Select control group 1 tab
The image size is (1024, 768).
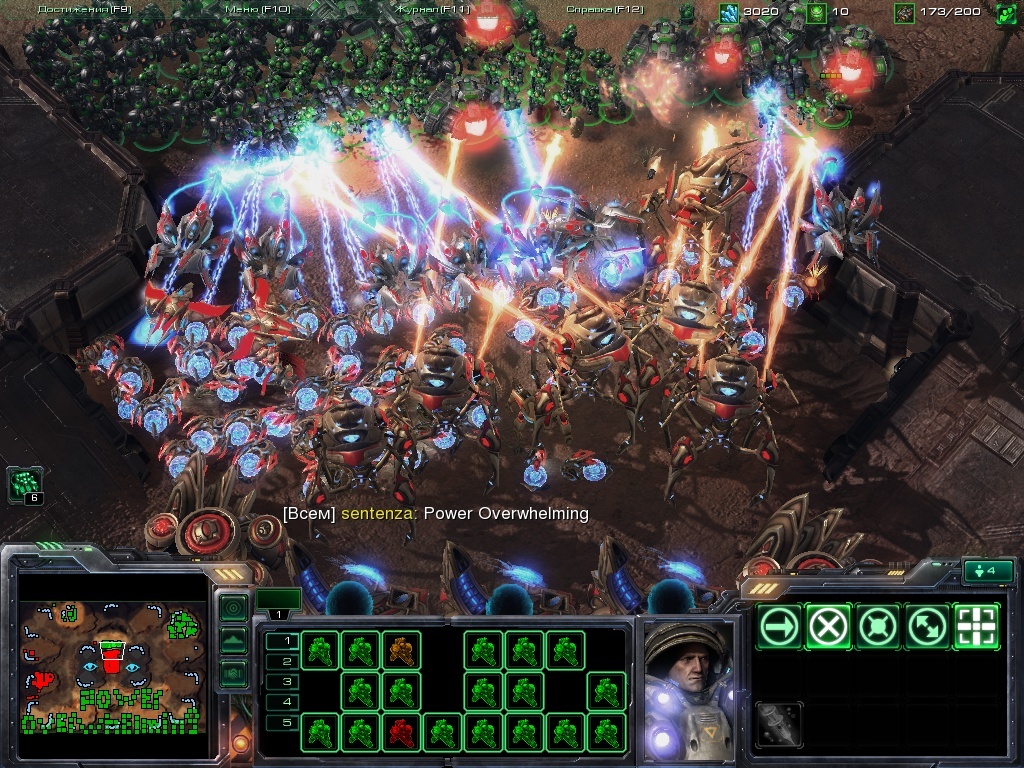pyautogui.click(x=278, y=600)
